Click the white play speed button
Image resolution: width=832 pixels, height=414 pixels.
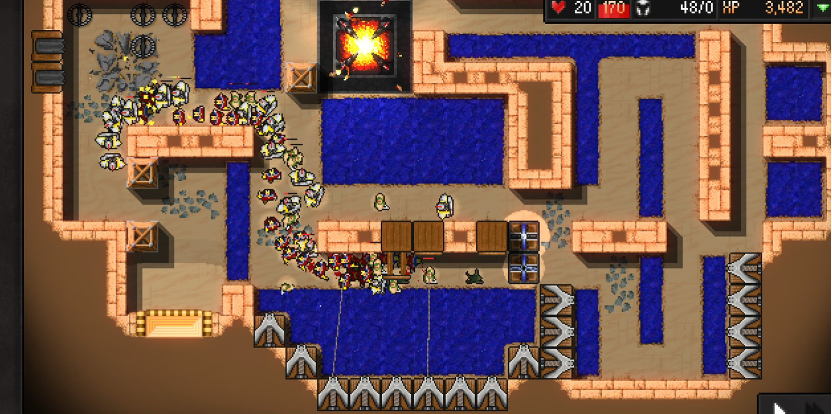point(780,406)
